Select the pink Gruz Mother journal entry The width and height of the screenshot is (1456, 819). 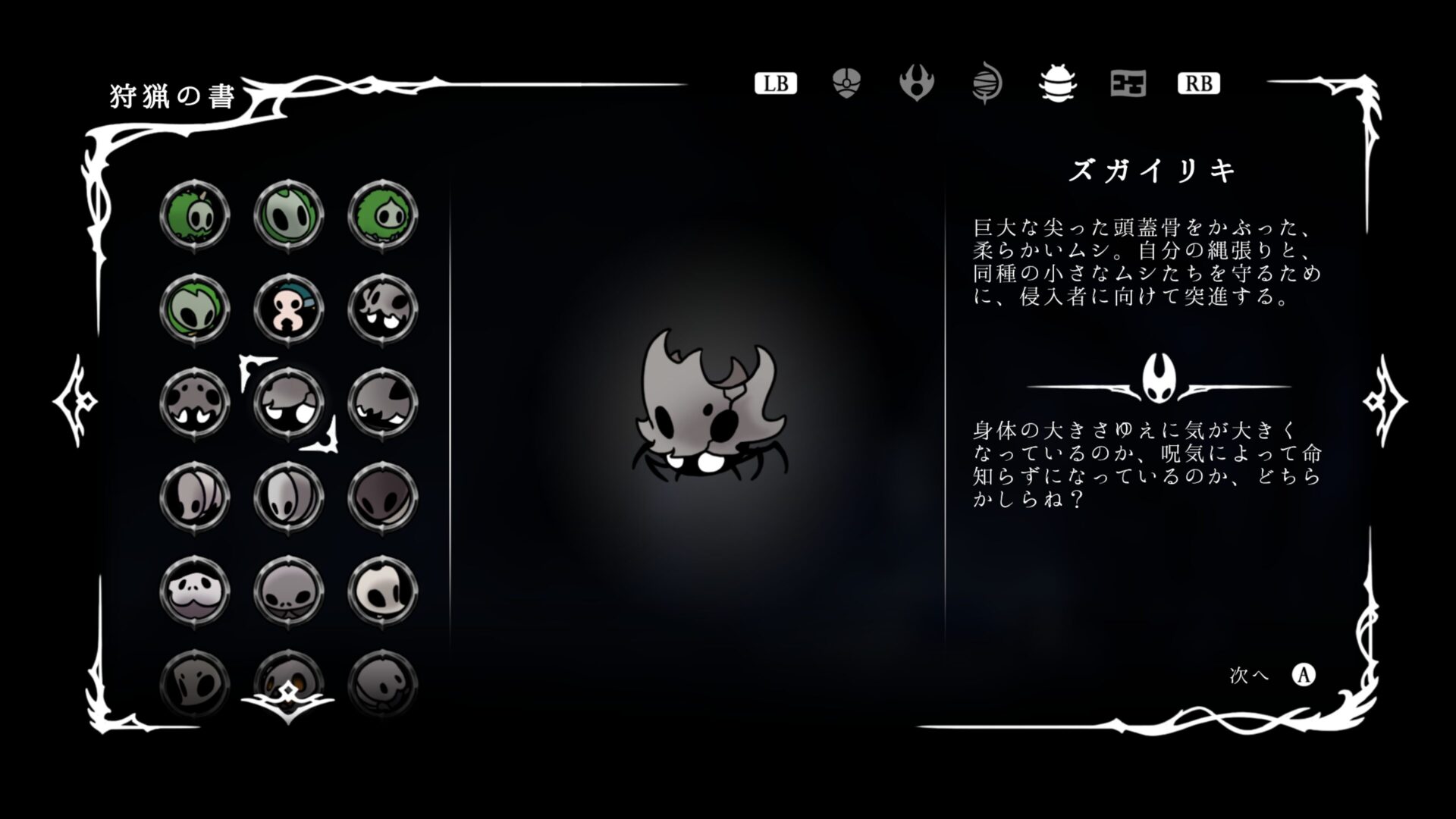288,309
